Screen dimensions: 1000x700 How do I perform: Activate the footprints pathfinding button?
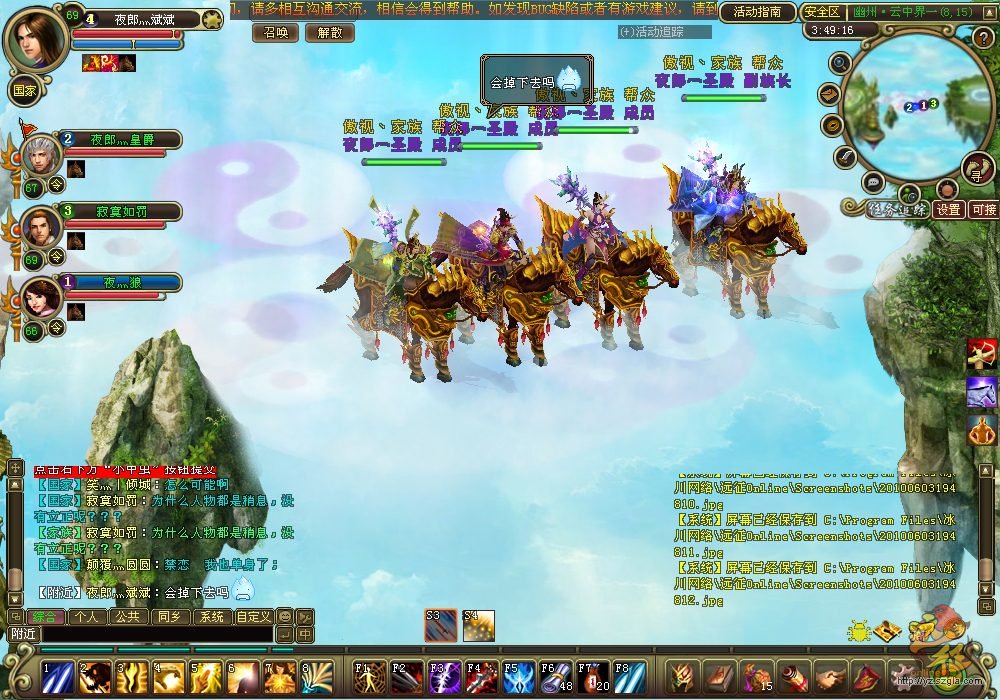[x=978, y=168]
